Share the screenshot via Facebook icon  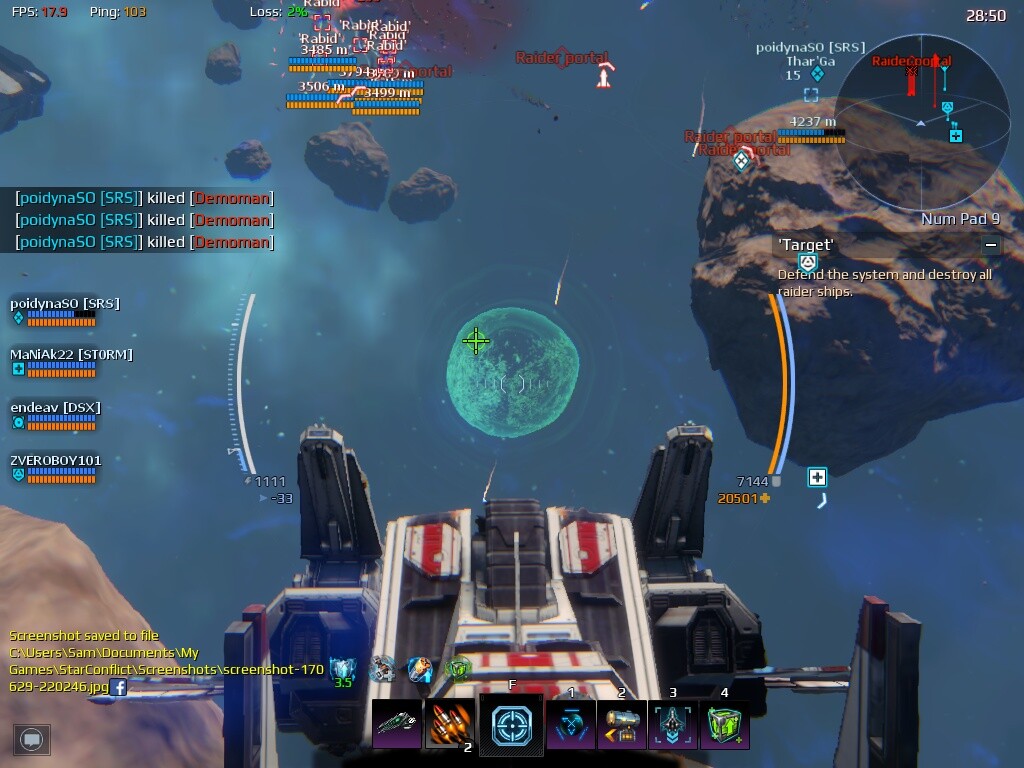(118, 687)
